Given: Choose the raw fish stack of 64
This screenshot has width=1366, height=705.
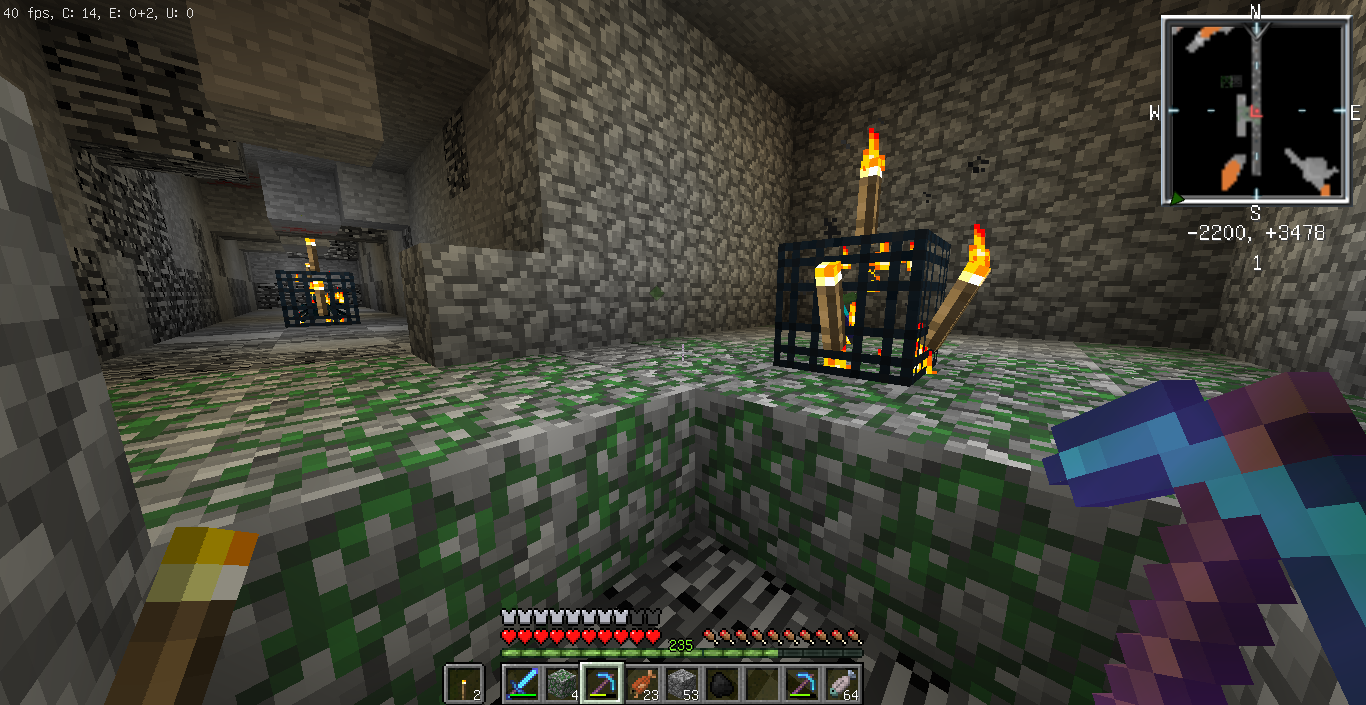Looking at the screenshot, I should point(842,684).
